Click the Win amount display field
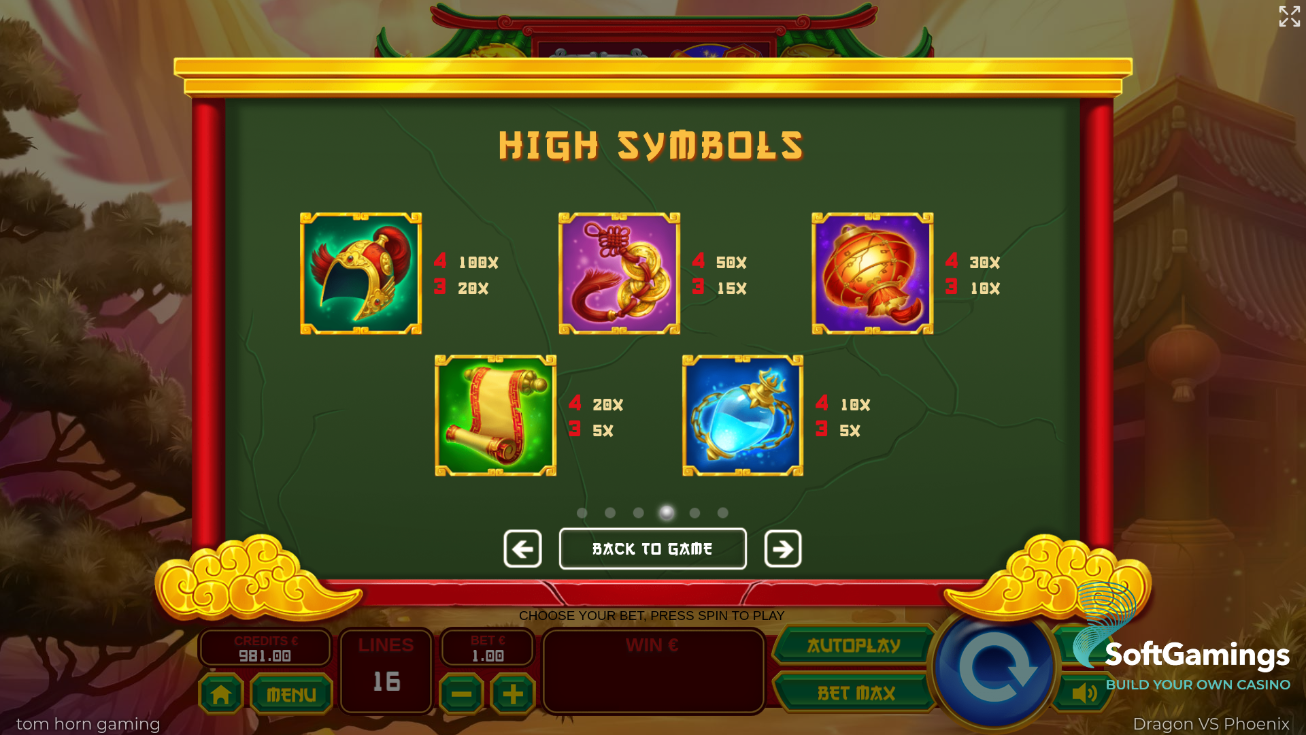The height and width of the screenshot is (735, 1306). point(653,671)
